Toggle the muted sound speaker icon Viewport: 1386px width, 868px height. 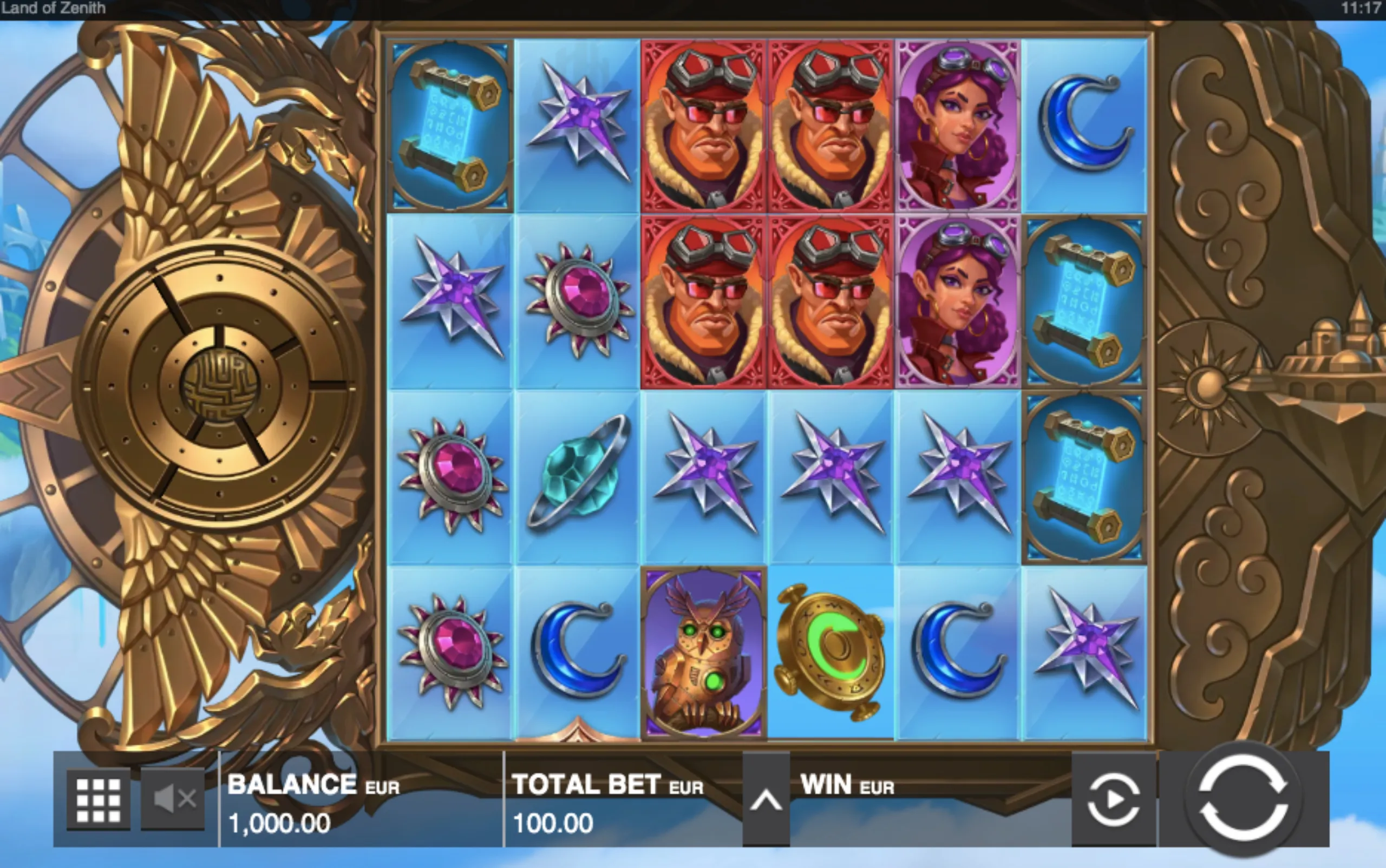click(173, 799)
